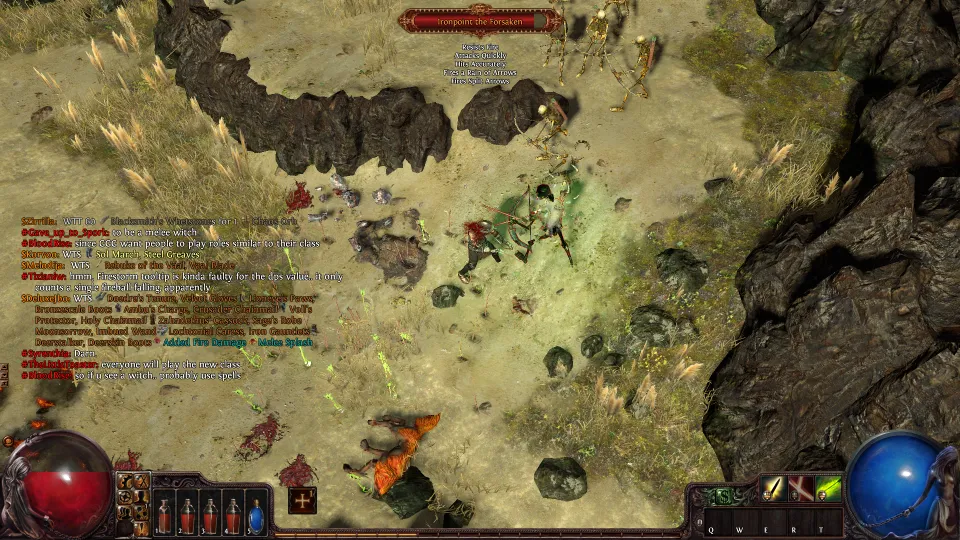This screenshot has height=540, width=960.
Task: Click player name DeluxeJbo in chat
Action: [43, 298]
